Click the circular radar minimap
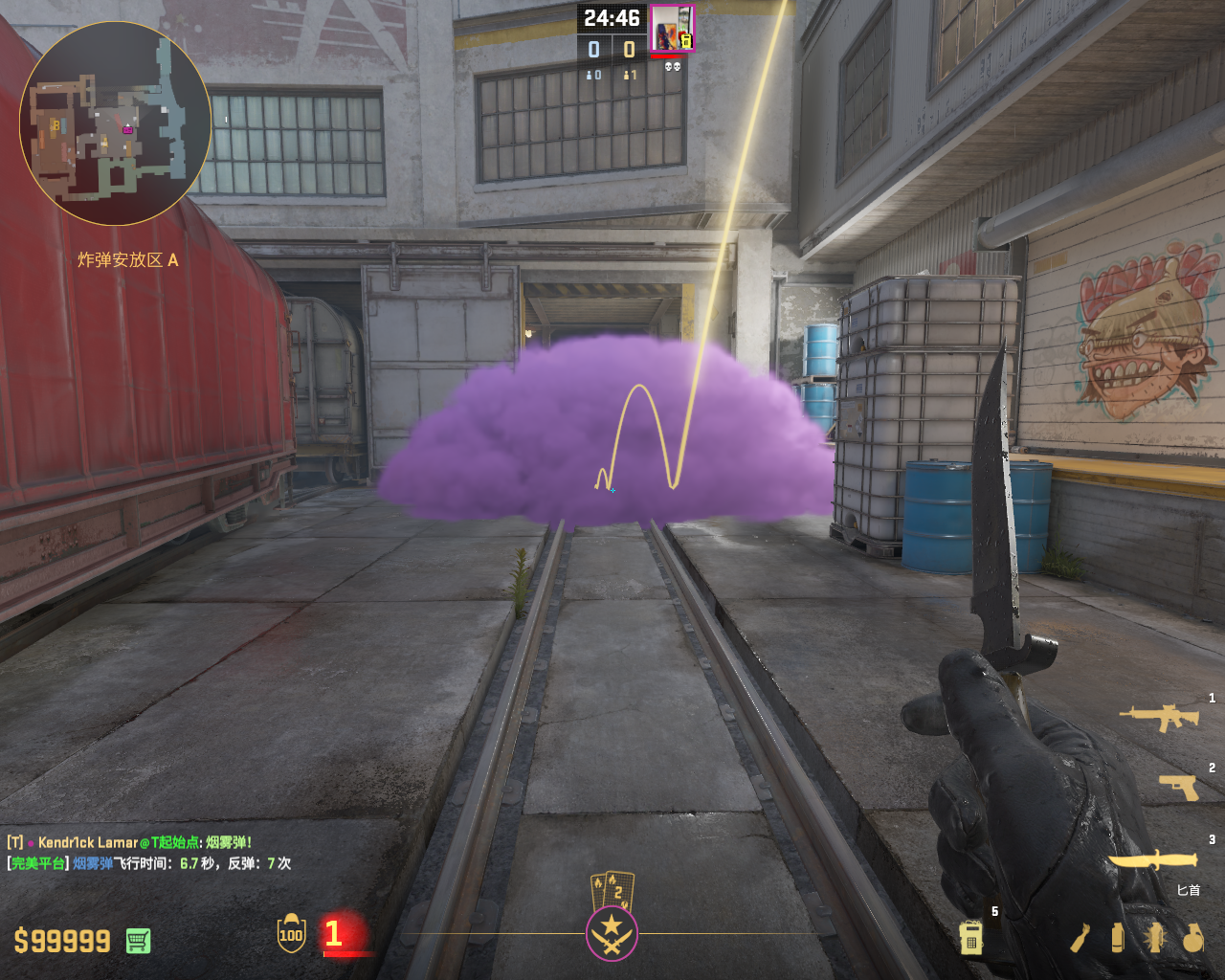 (x=115, y=123)
